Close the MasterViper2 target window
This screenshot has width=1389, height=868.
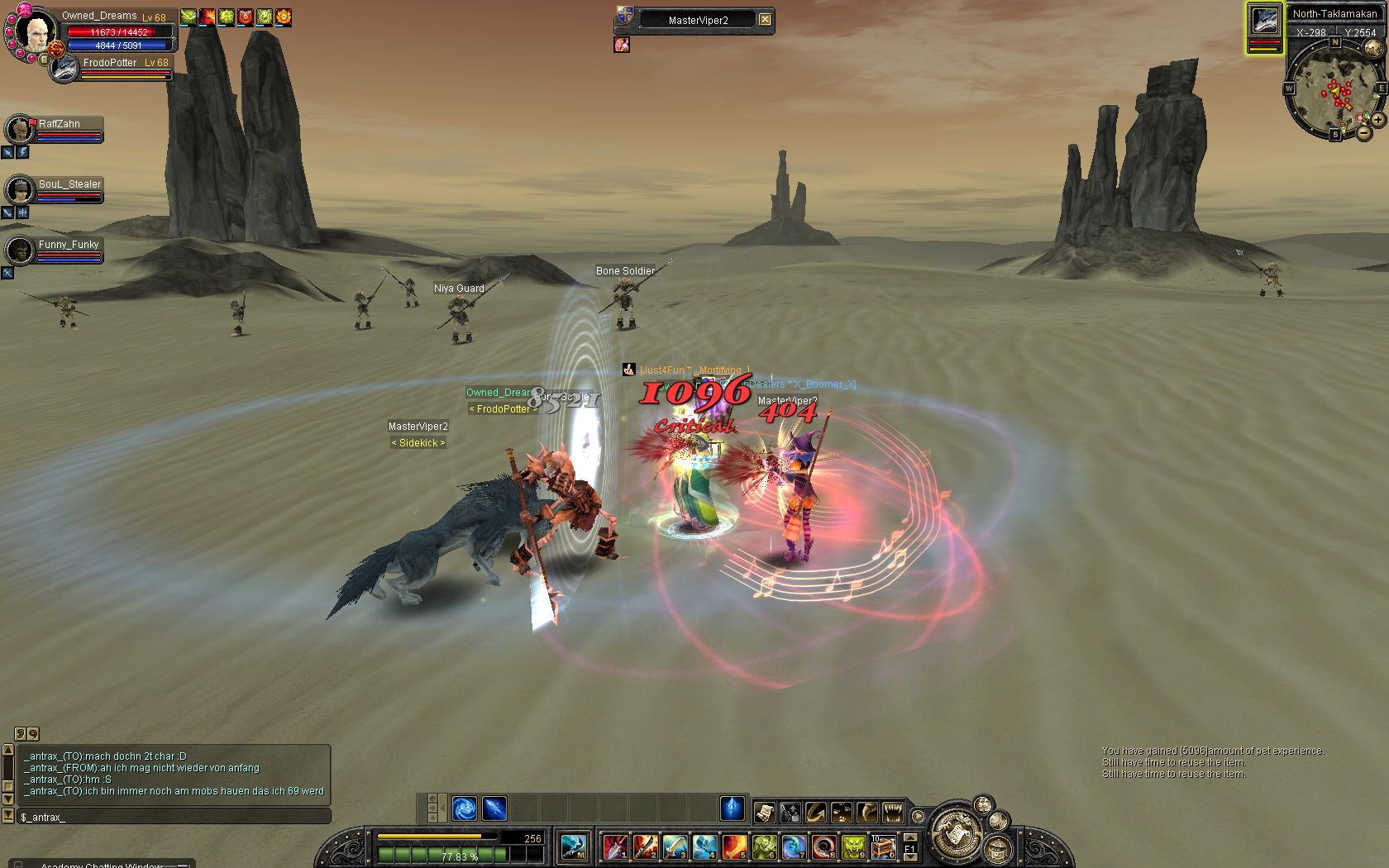point(766,20)
